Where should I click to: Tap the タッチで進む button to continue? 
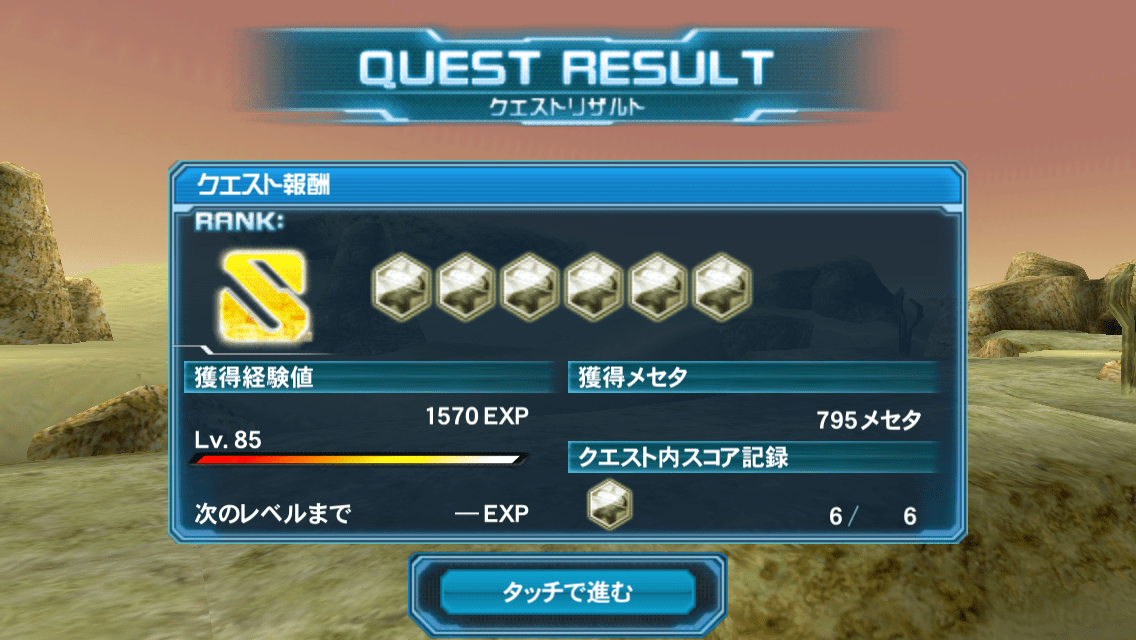(567, 592)
